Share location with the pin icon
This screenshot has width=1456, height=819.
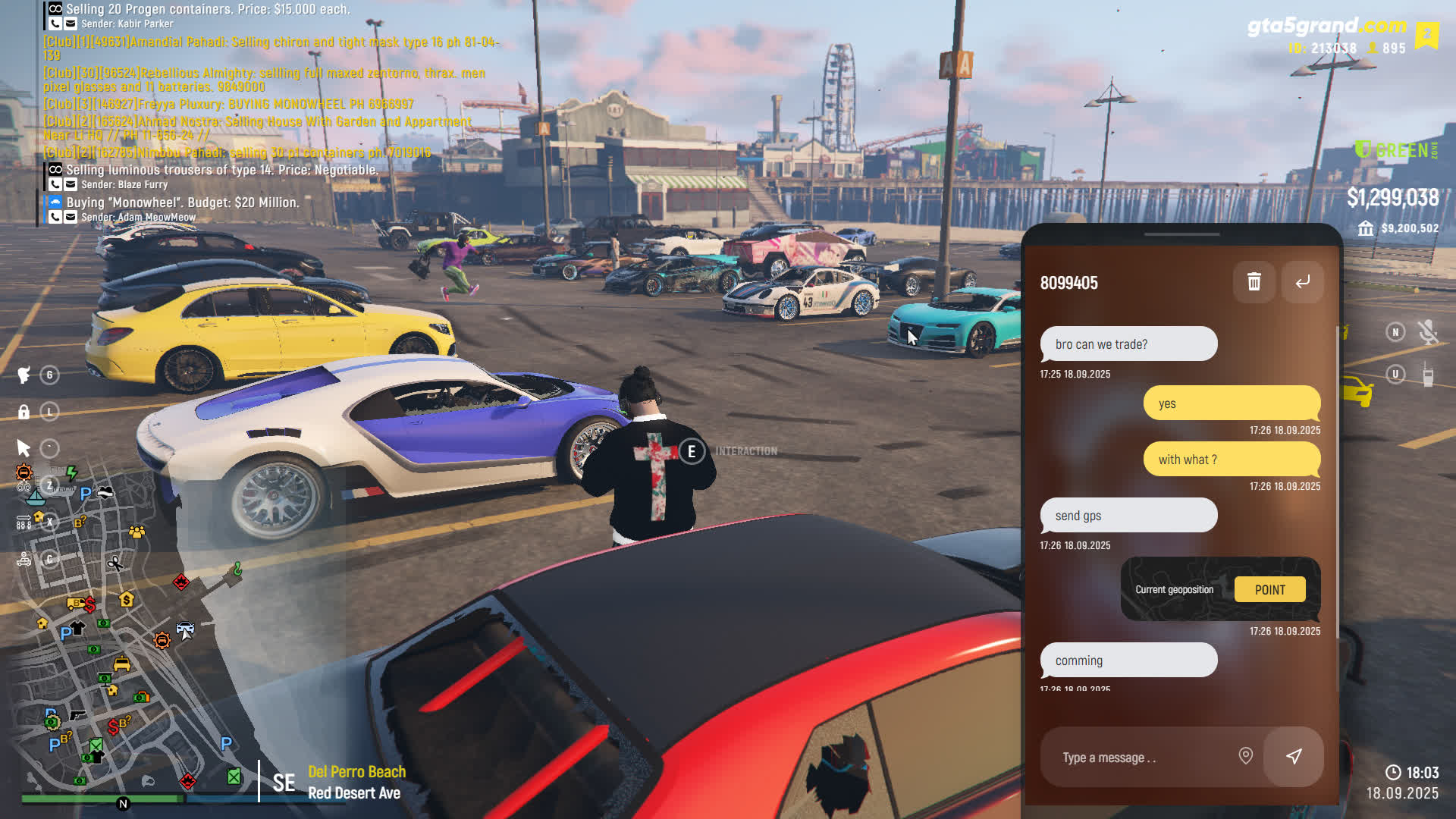1245,756
